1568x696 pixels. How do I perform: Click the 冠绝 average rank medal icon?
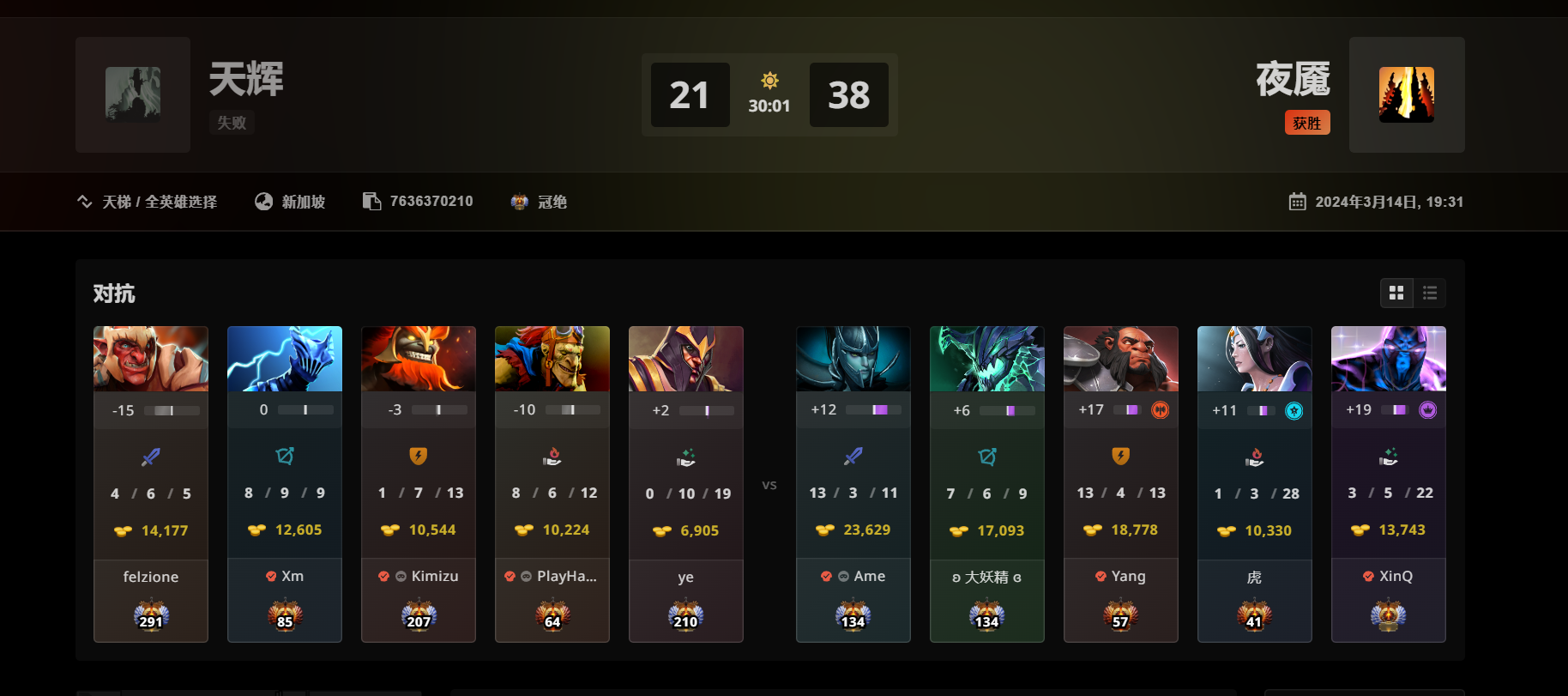(519, 201)
